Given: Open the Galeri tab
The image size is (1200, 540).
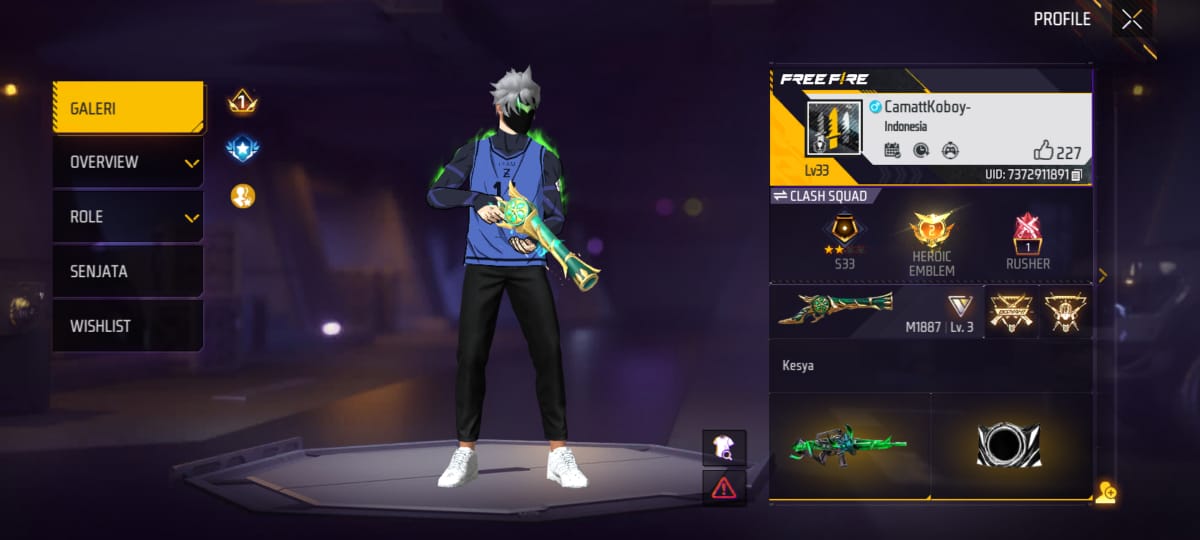Looking at the screenshot, I should [x=128, y=108].
